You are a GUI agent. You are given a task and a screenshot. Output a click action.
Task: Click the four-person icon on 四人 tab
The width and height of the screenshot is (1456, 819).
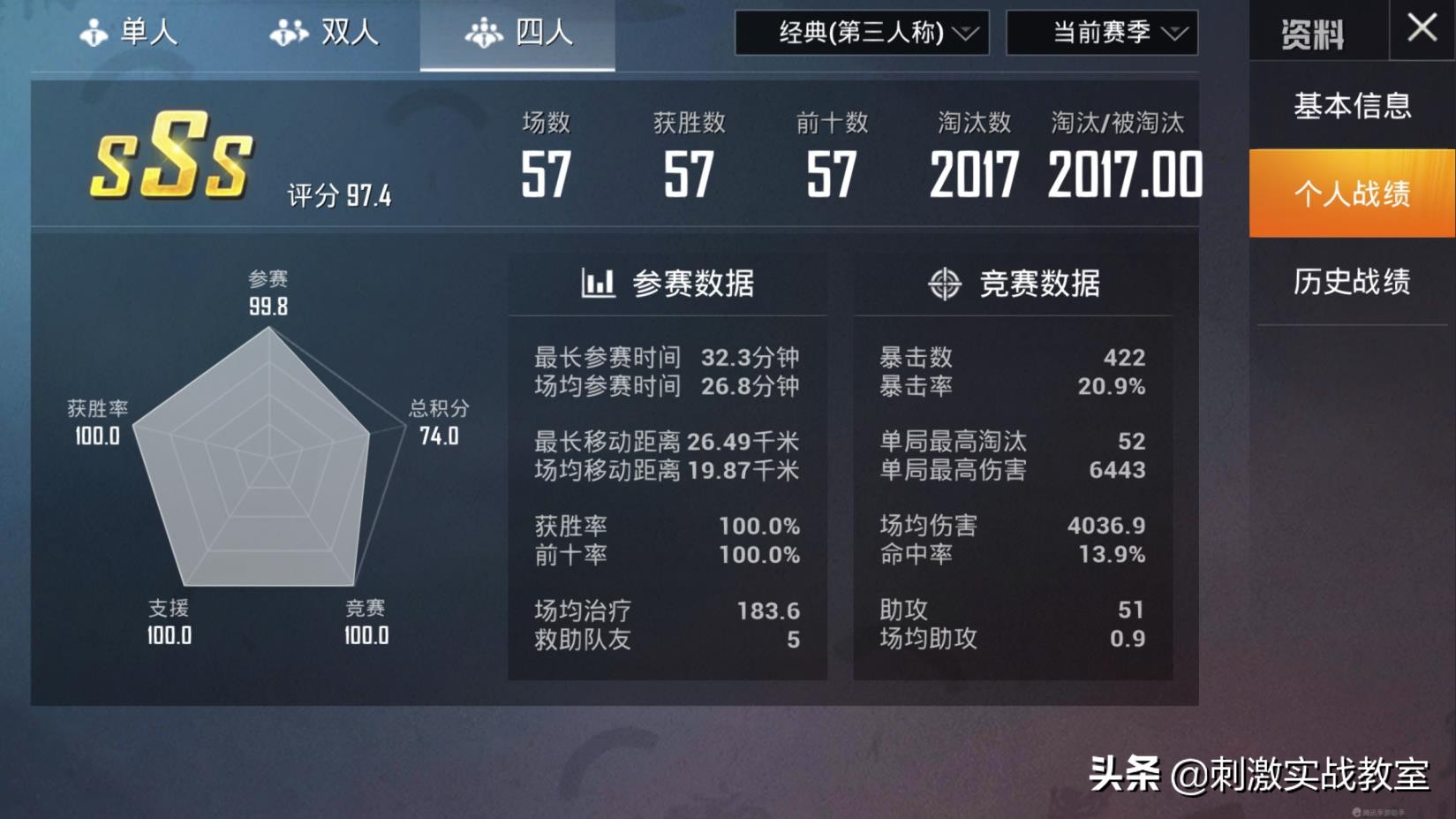coord(484,31)
